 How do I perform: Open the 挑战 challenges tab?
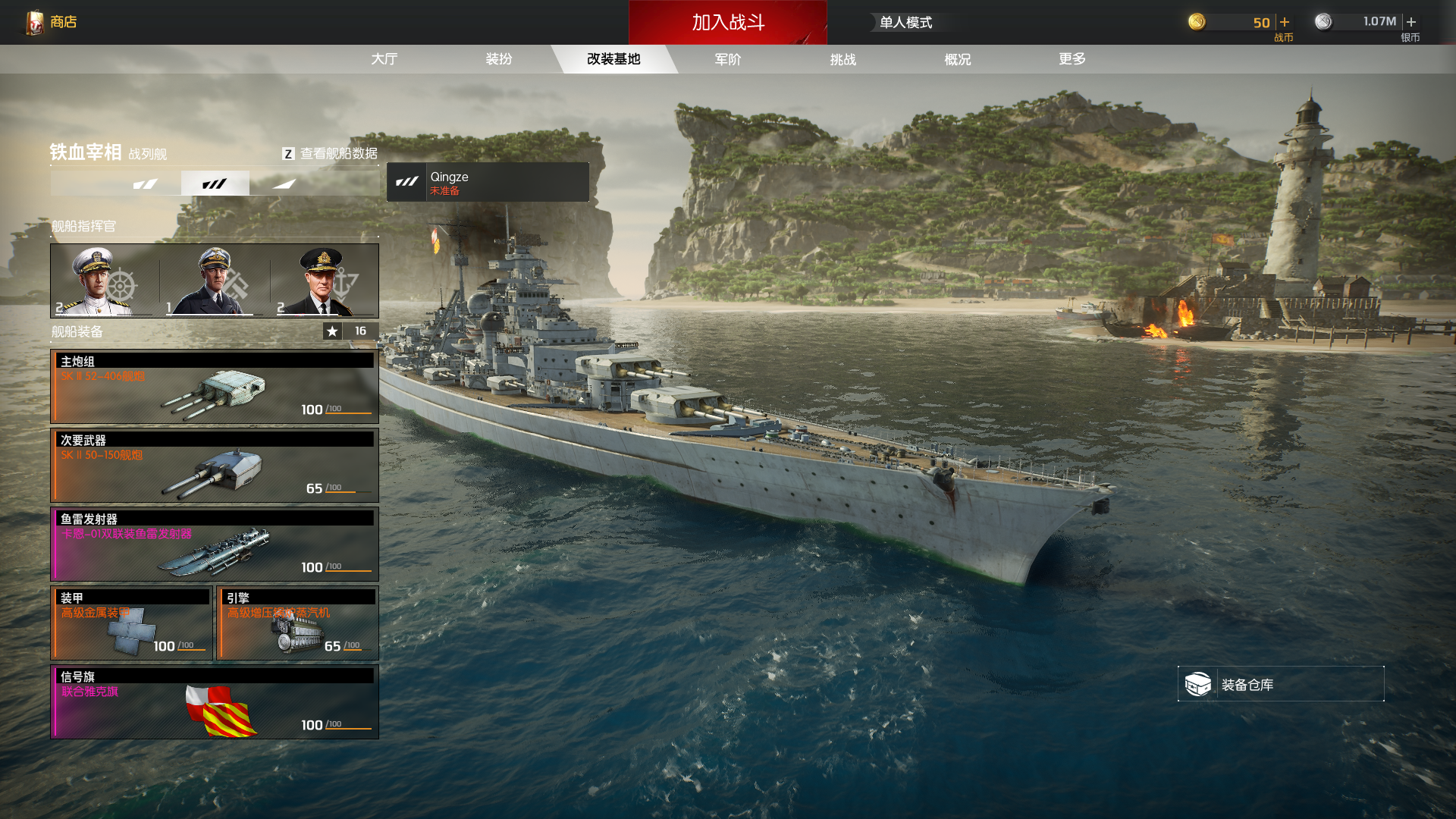point(843,59)
